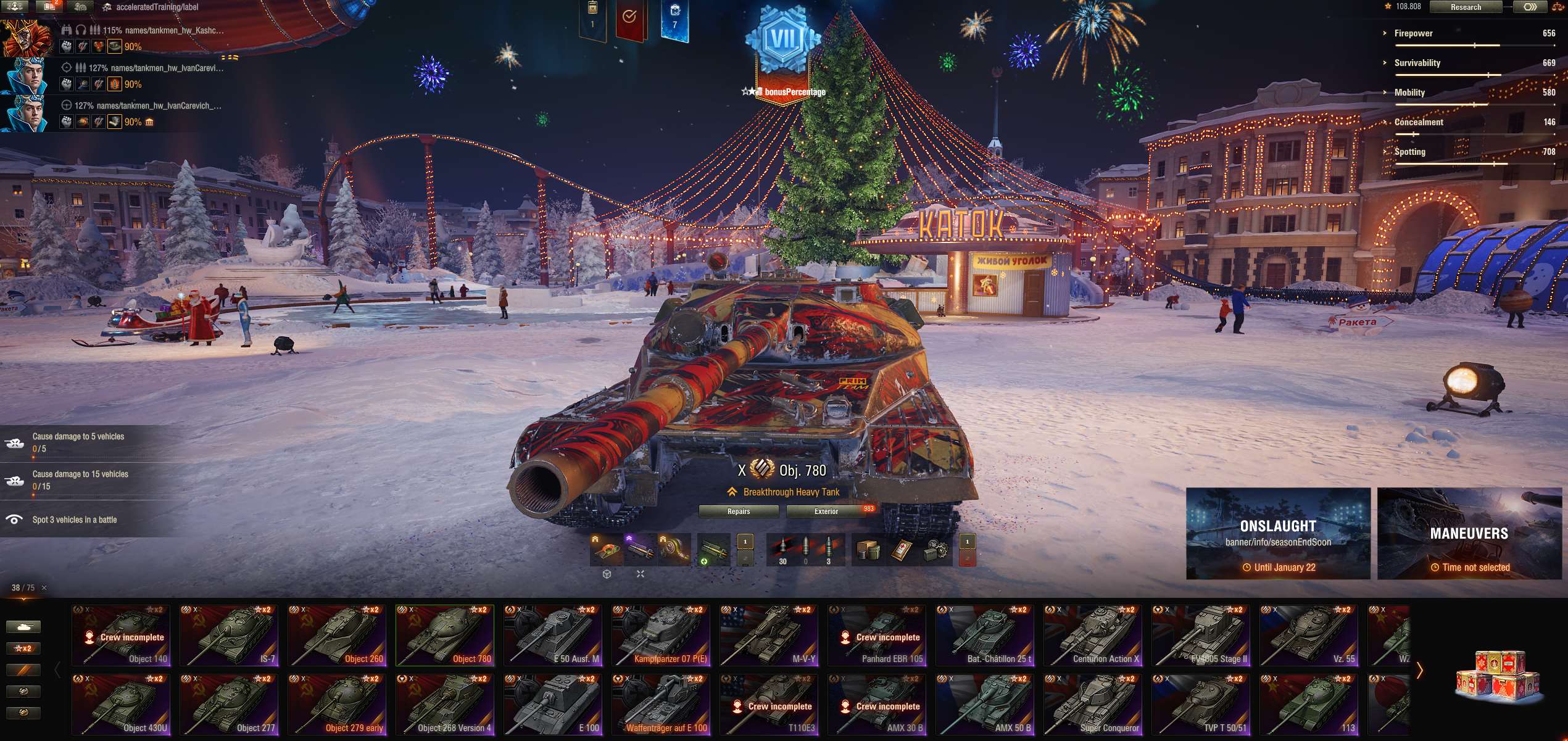
Task: Select the first crew member portrait
Action: 26,38
